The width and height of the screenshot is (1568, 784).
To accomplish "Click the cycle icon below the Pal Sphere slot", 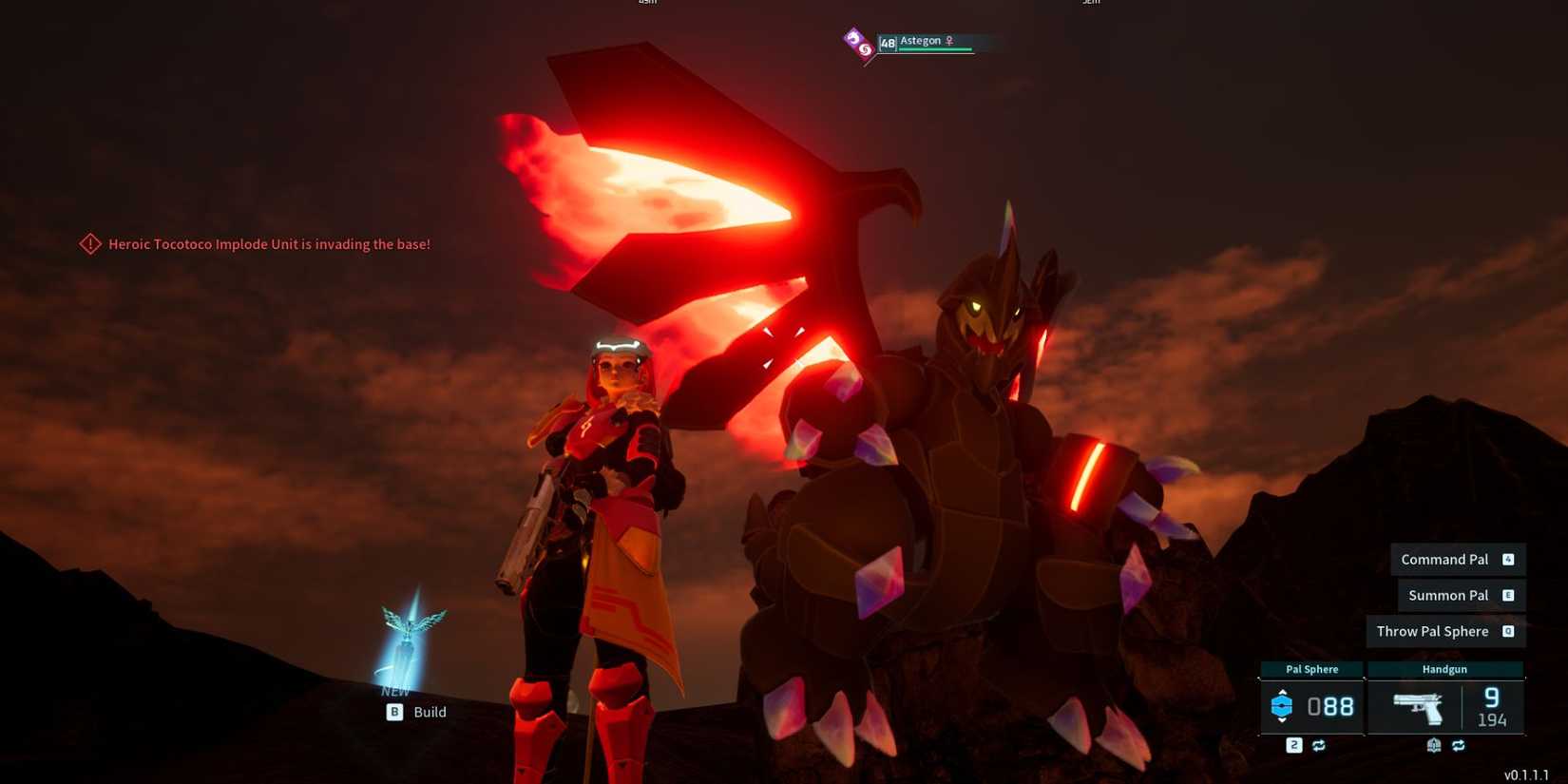I will pyautogui.click(x=1319, y=745).
